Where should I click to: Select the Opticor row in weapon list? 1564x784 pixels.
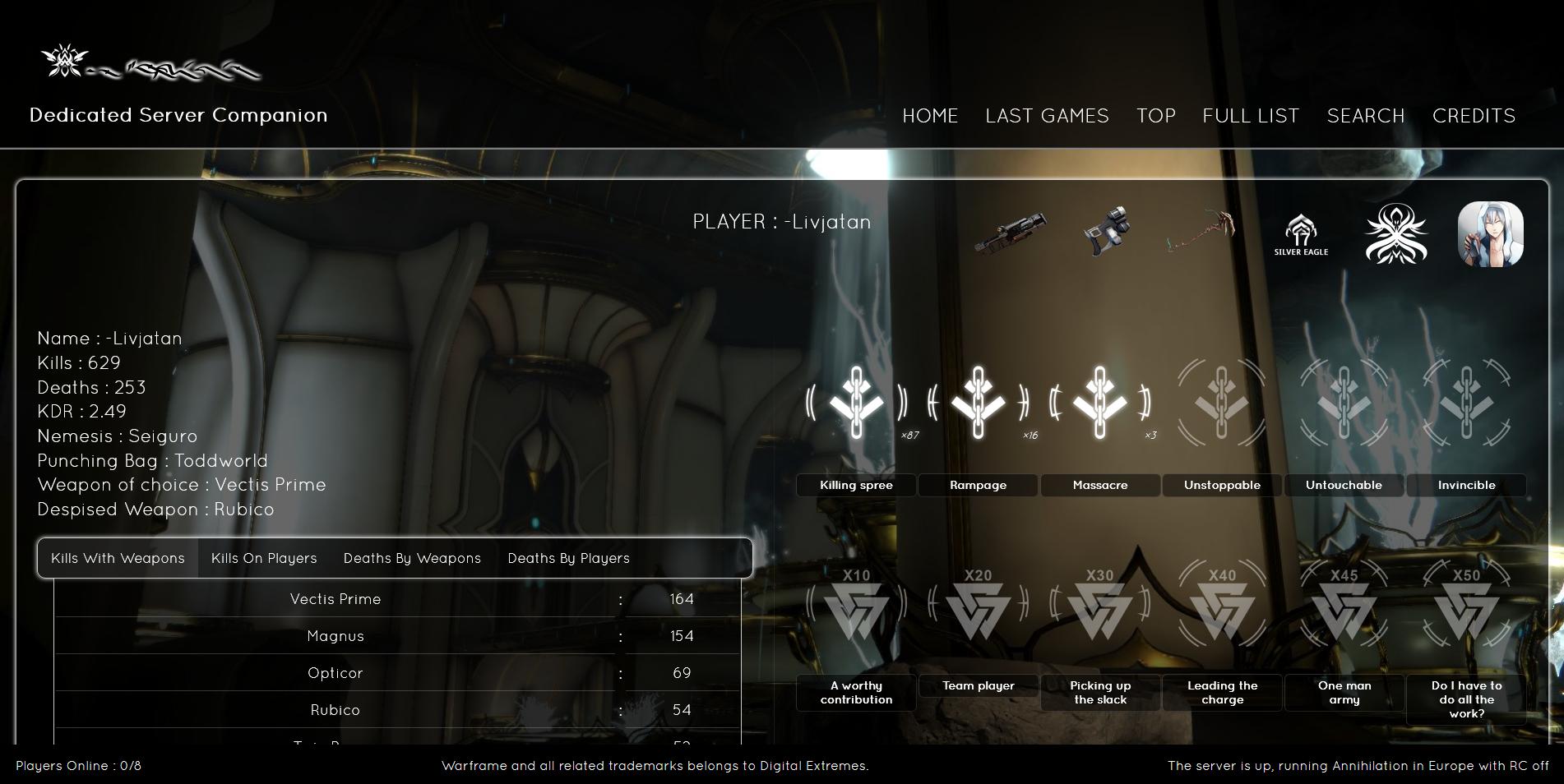click(335, 673)
